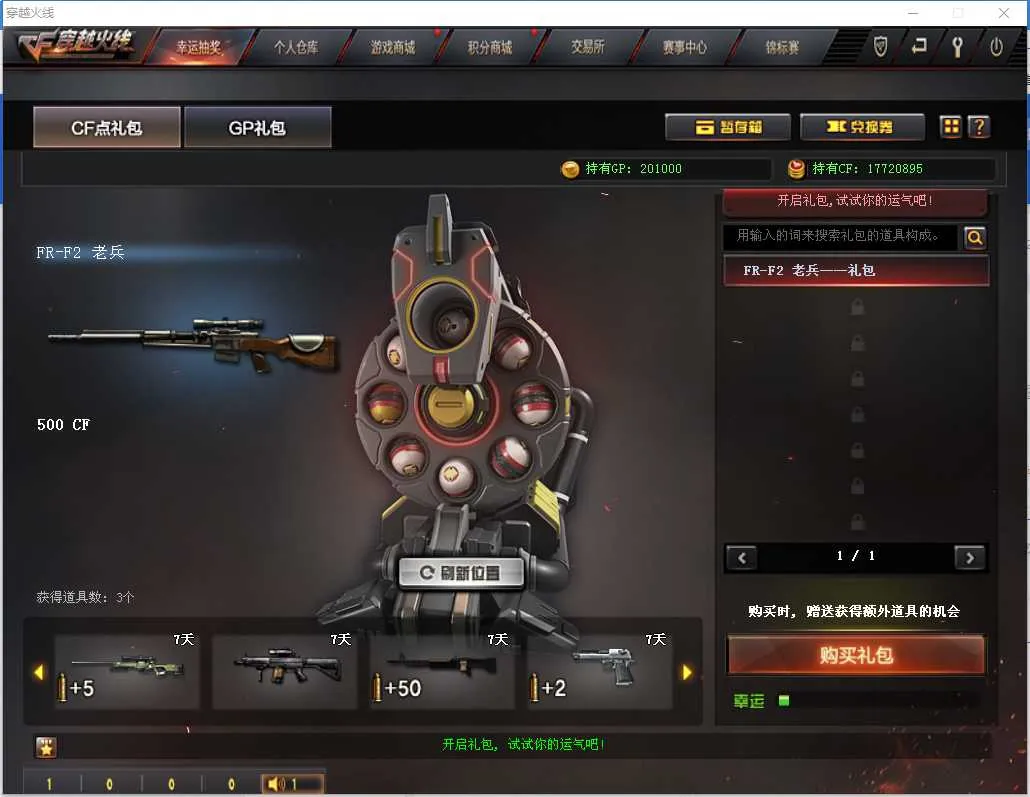The image size is (1030, 797).
Task: Switch to the GP礼包 tab
Action: [257, 128]
